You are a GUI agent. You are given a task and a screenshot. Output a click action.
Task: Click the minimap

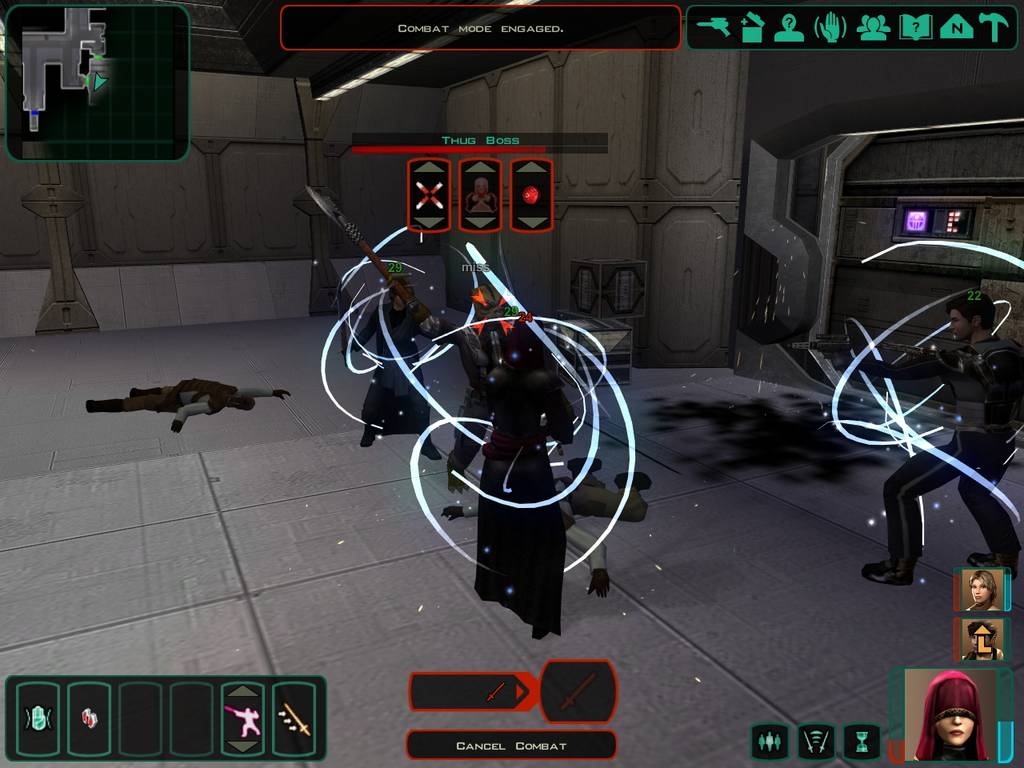coord(97,82)
